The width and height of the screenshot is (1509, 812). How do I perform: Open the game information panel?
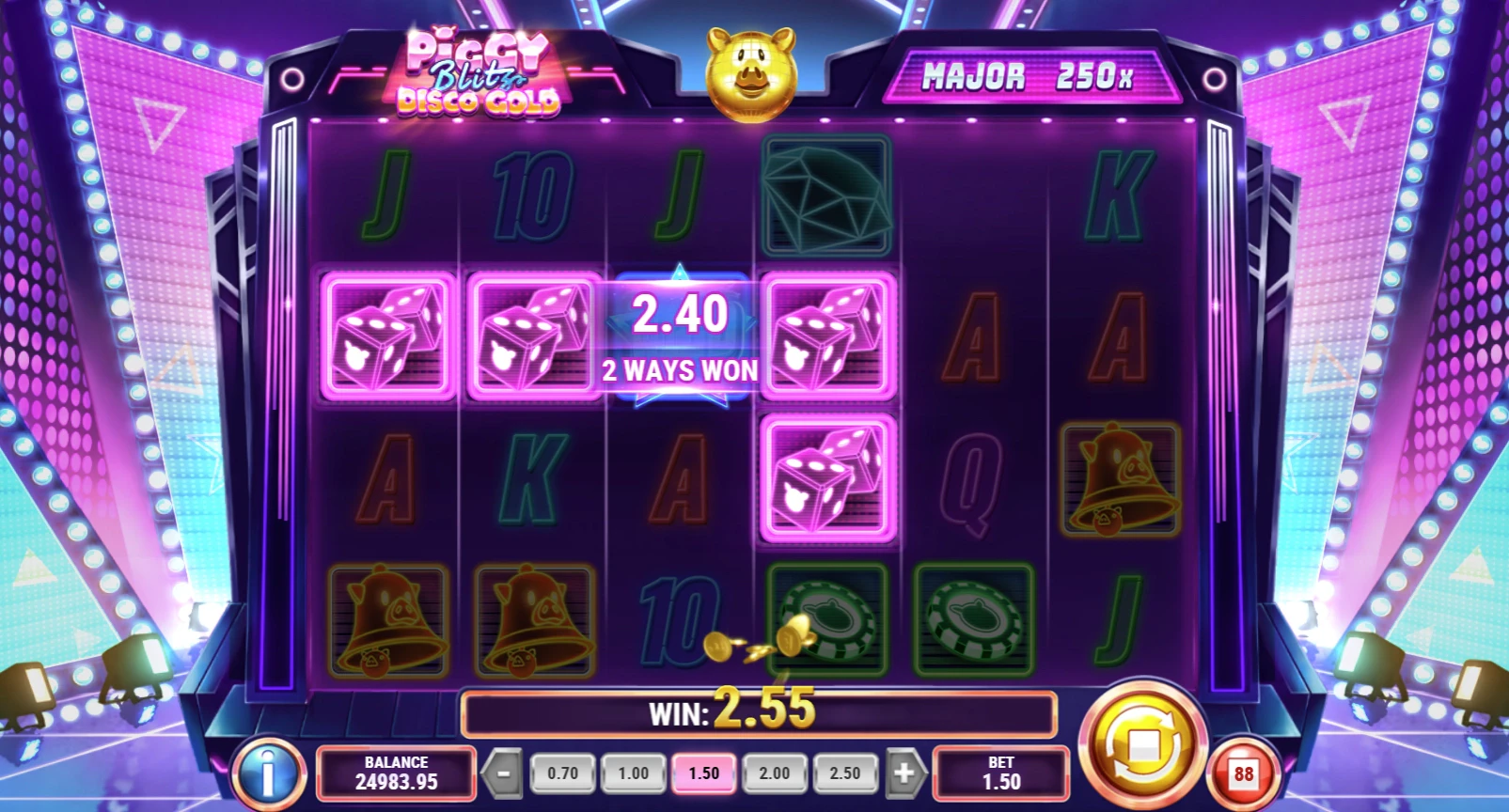(270, 773)
